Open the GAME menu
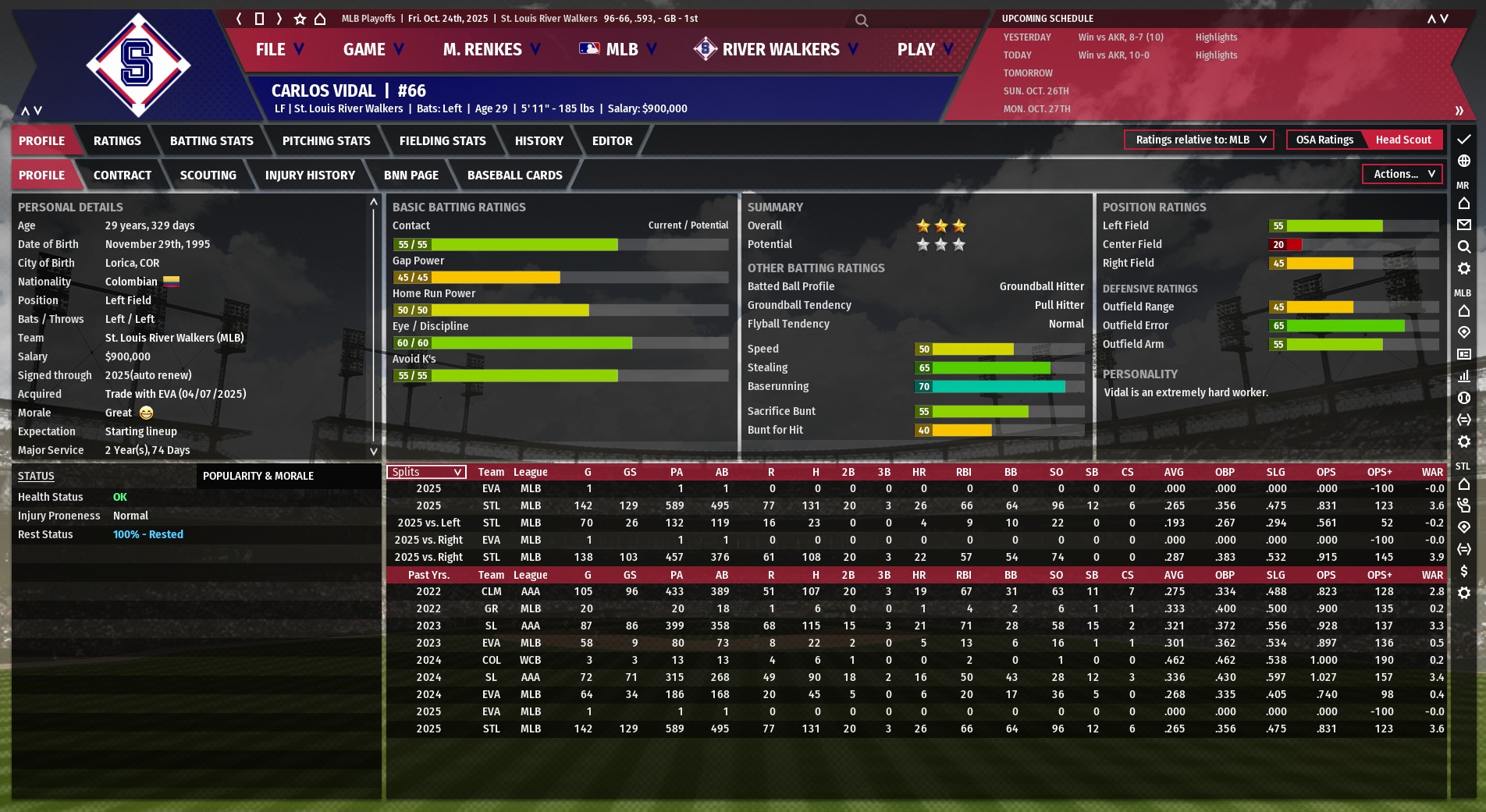The width and height of the screenshot is (1486, 812). point(373,50)
